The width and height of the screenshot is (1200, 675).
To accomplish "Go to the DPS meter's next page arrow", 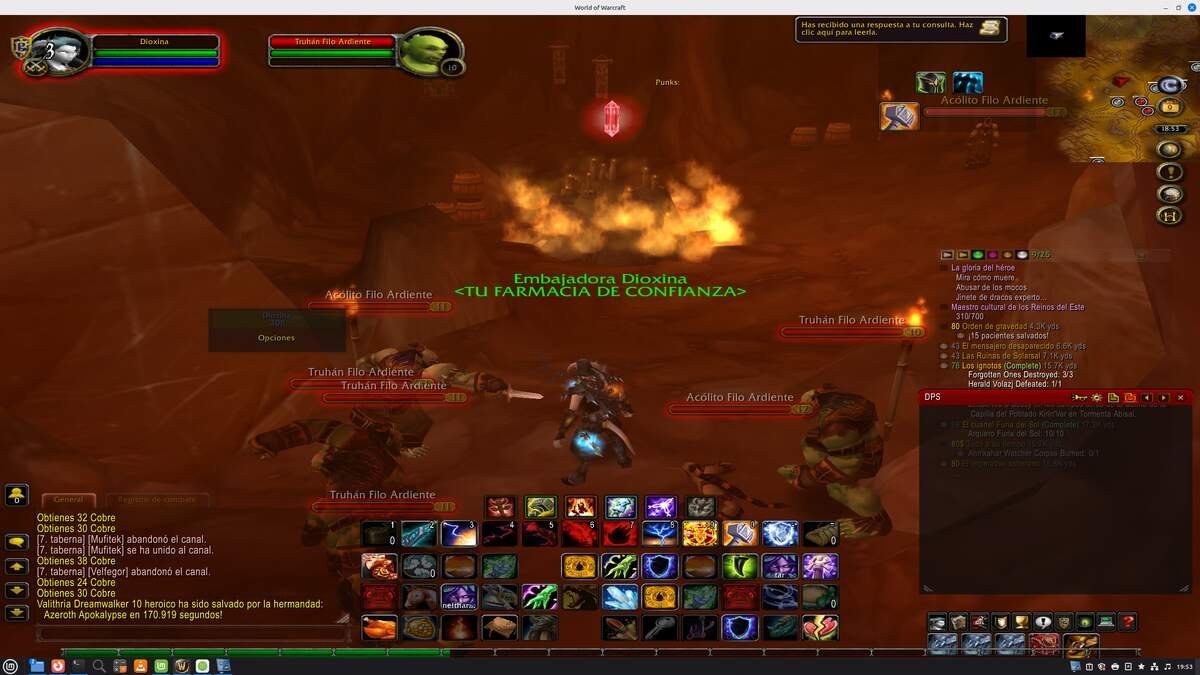I will point(1163,397).
